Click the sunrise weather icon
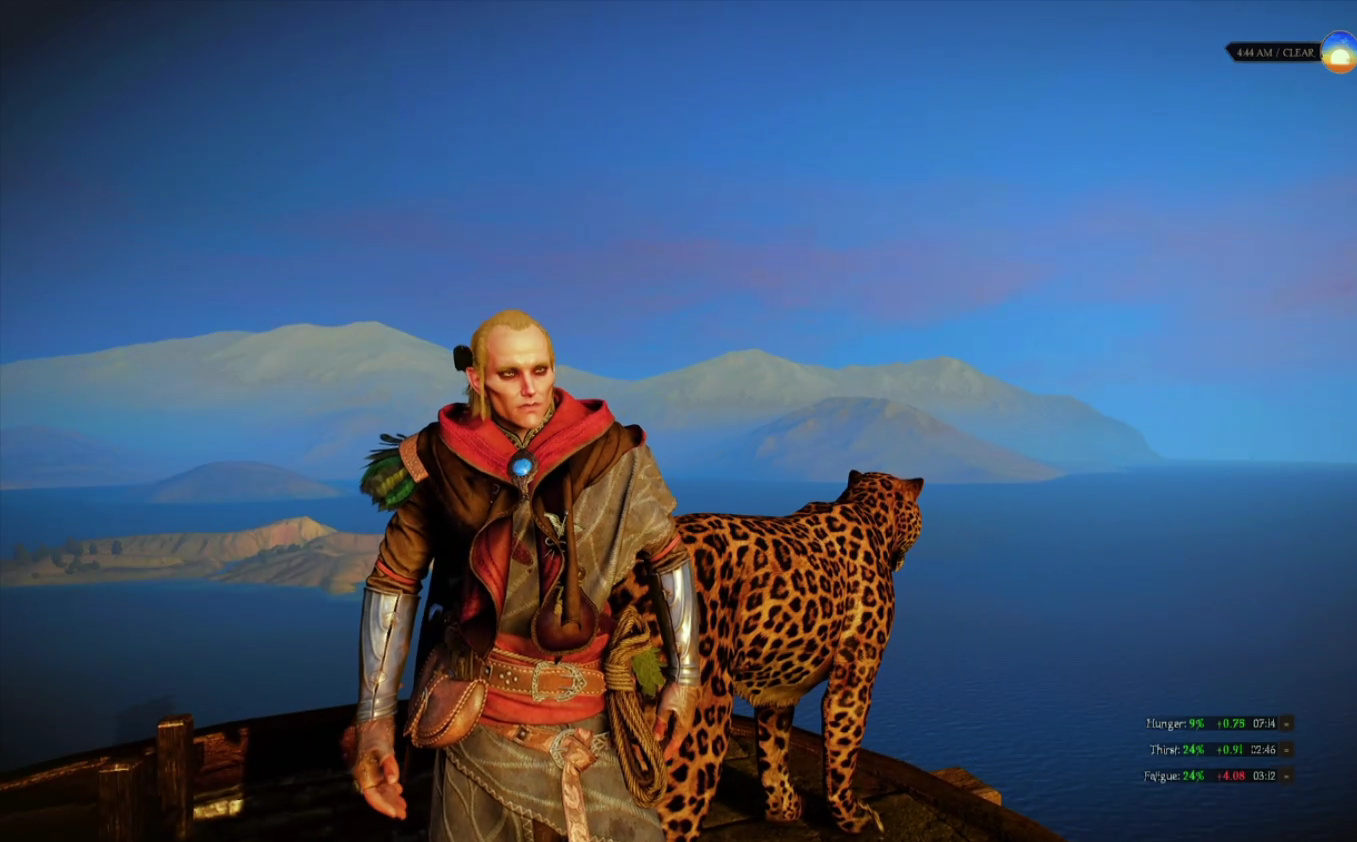Viewport: 1357px width, 842px height. click(x=1338, y=52)
